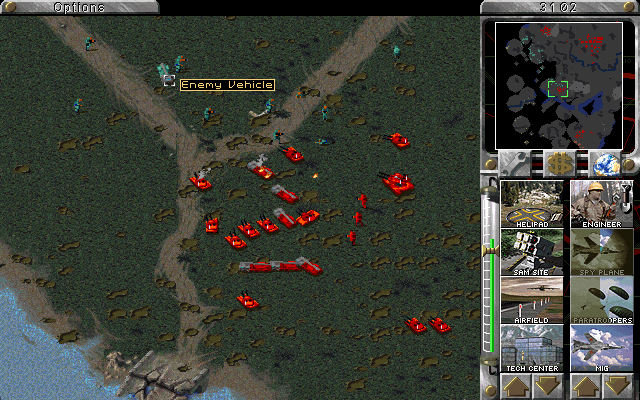Image resolution: width=640 pixels, height=400 pixels.
Task: Click the structures column down arrow
Action: tap(546, 385)
